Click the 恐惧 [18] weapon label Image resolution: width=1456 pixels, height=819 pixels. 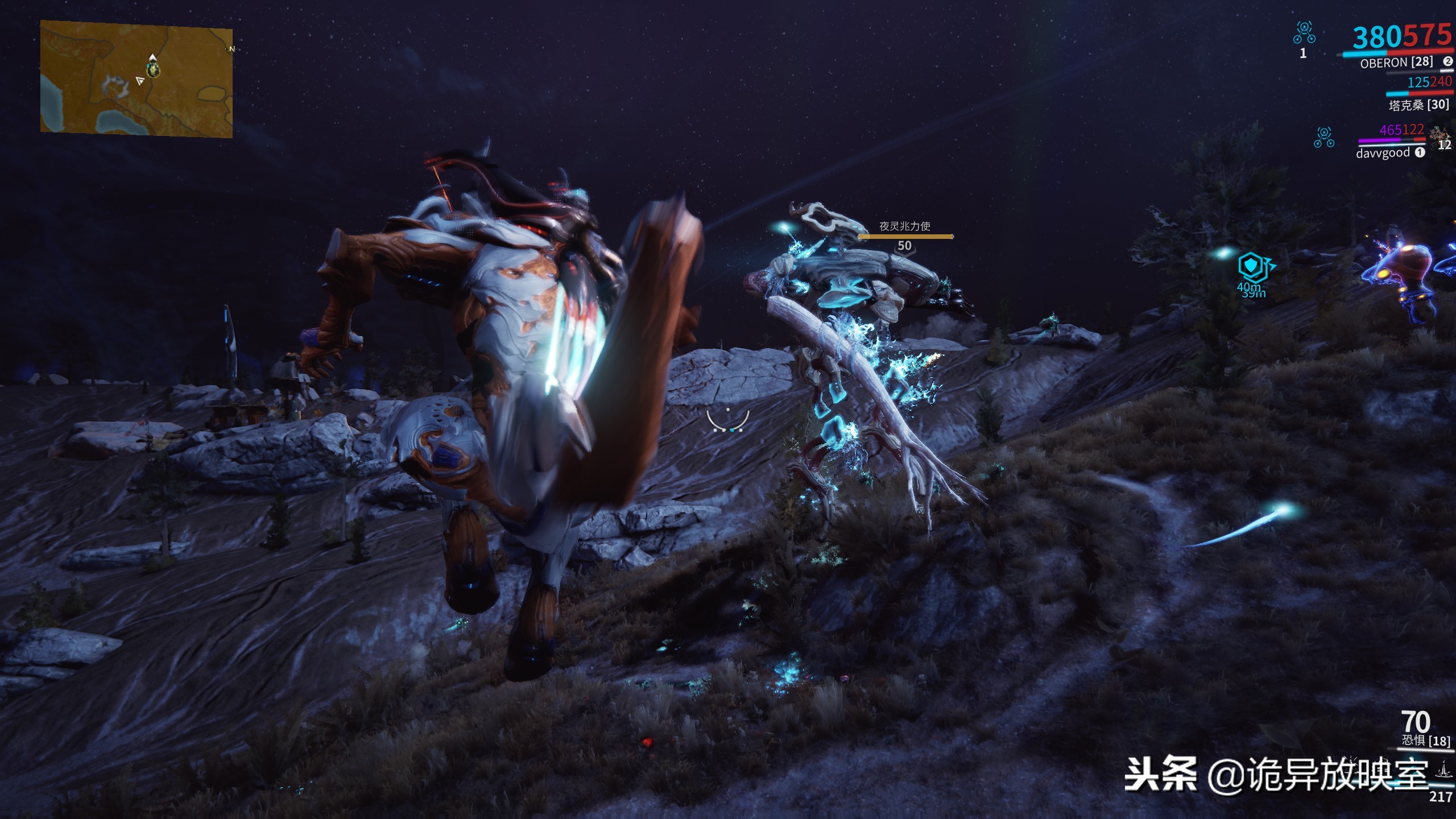(x=1425, y=741)
